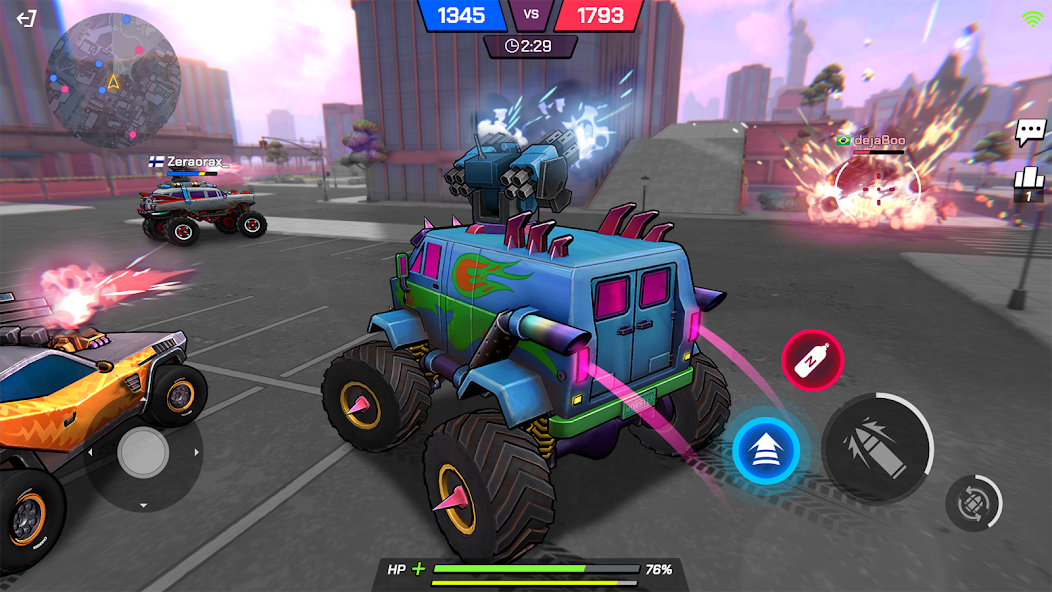Open the circular minimap
Image resolution: width=1052 pixels, height=592 pixels.
tap(113, 80)
